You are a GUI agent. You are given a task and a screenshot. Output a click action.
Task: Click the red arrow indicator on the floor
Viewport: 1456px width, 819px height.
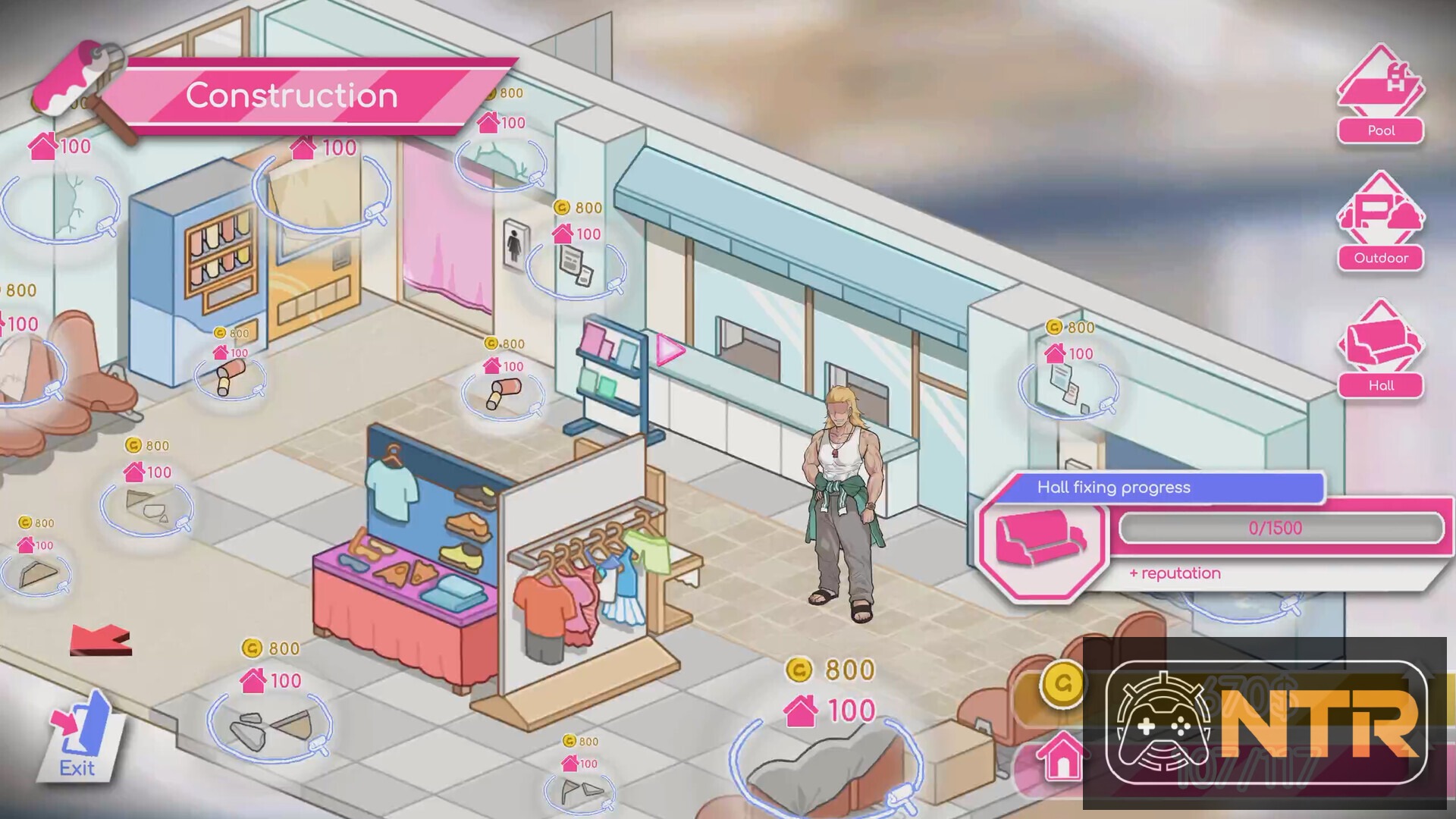99,641
